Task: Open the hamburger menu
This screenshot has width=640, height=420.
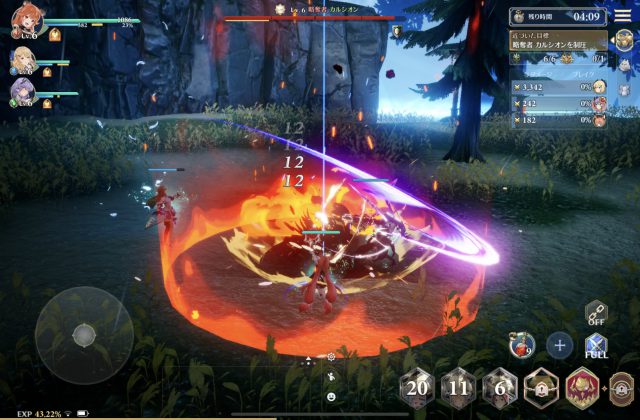Action: pos(622,15)
